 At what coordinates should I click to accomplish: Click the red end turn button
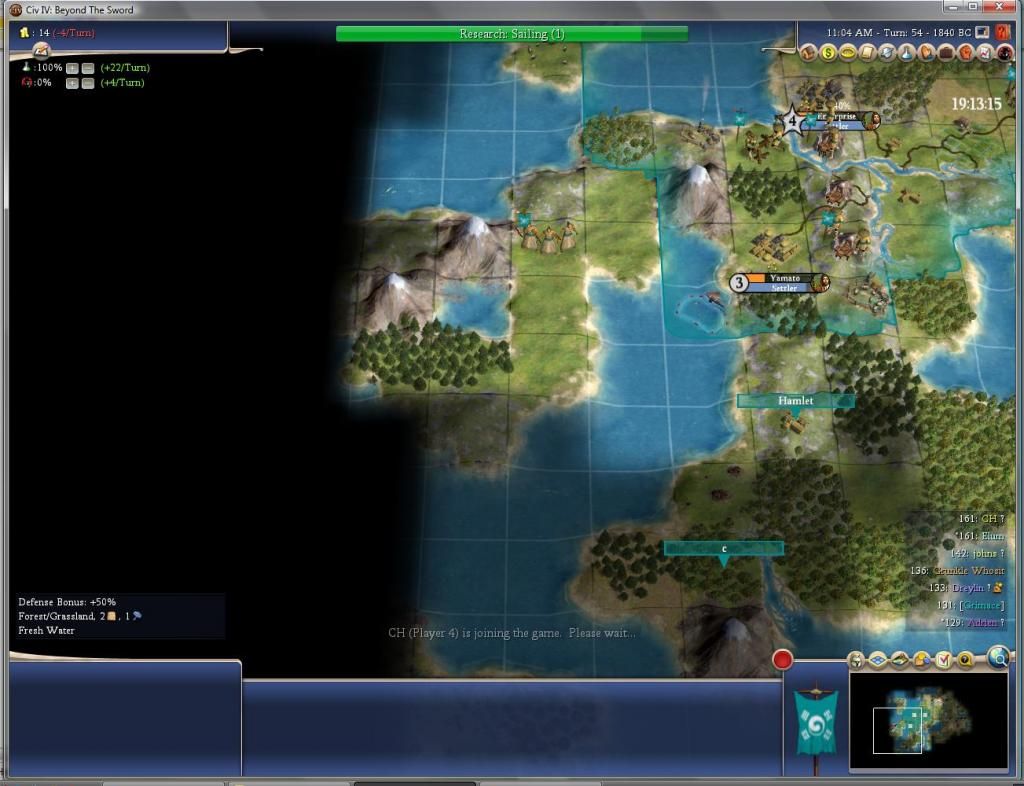(783, 660)
